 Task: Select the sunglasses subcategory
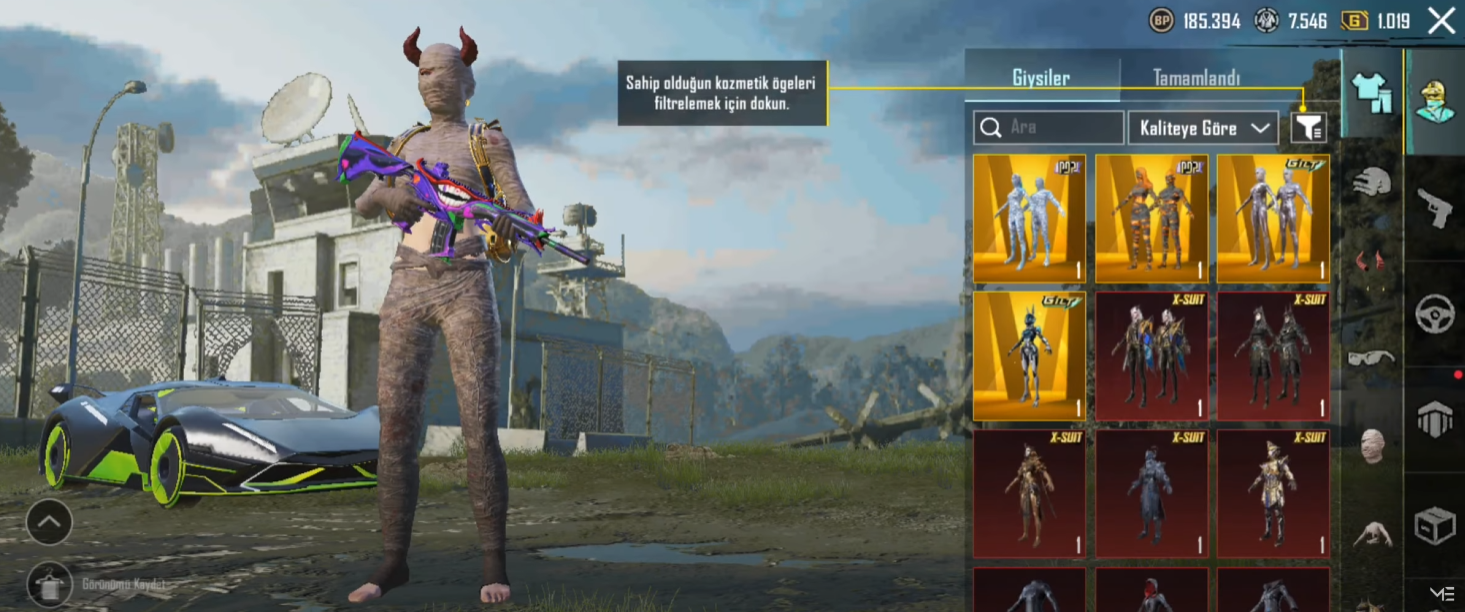coord(1371,357)
